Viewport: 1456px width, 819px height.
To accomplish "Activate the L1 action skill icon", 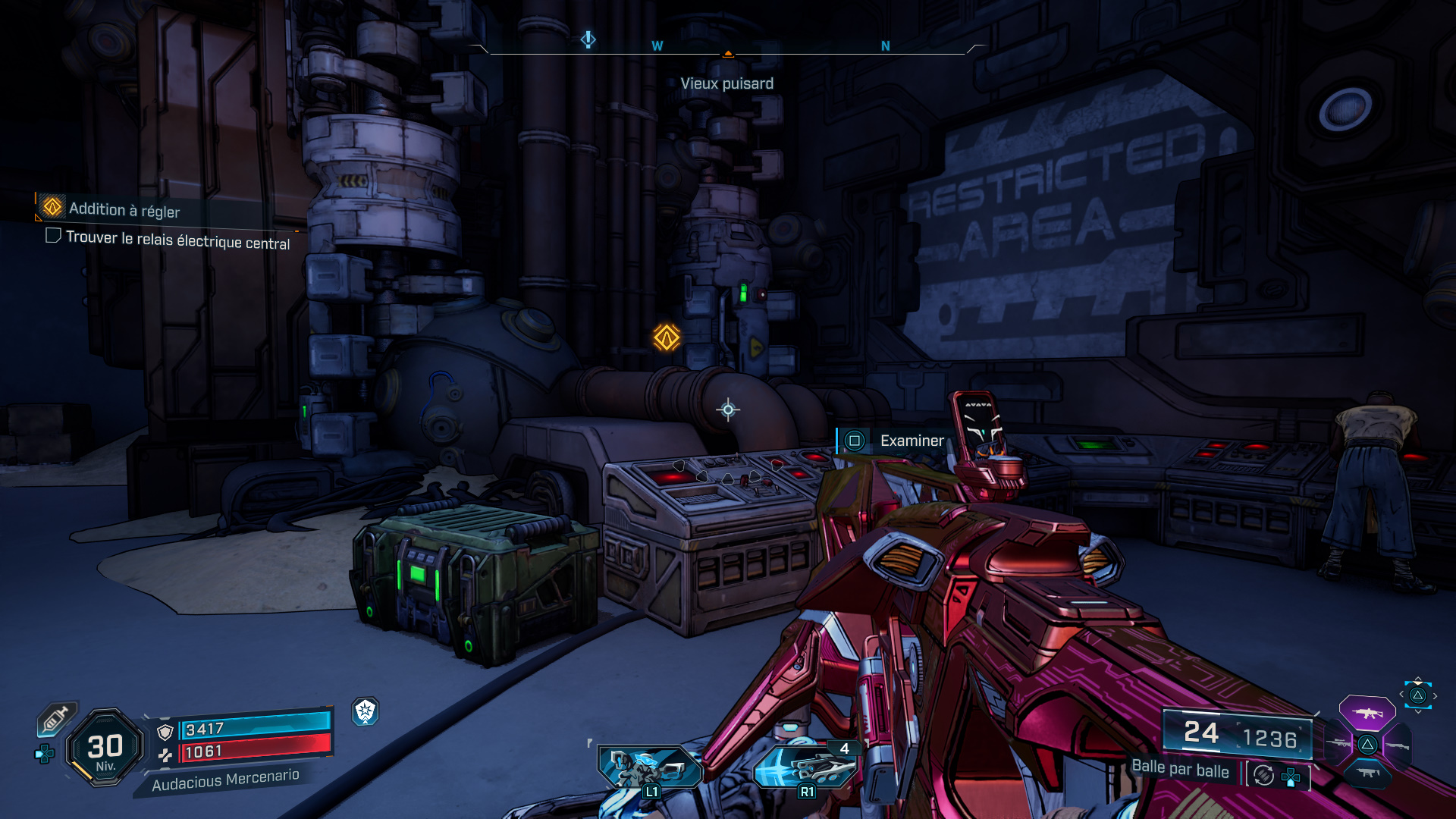I will 649,767.
